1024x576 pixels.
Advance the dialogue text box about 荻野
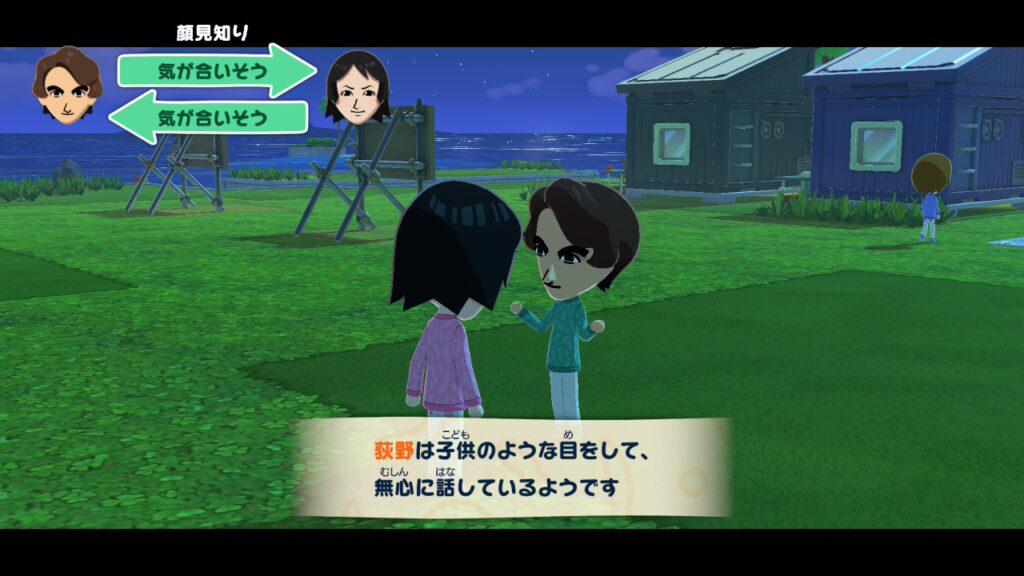(512, 467)
